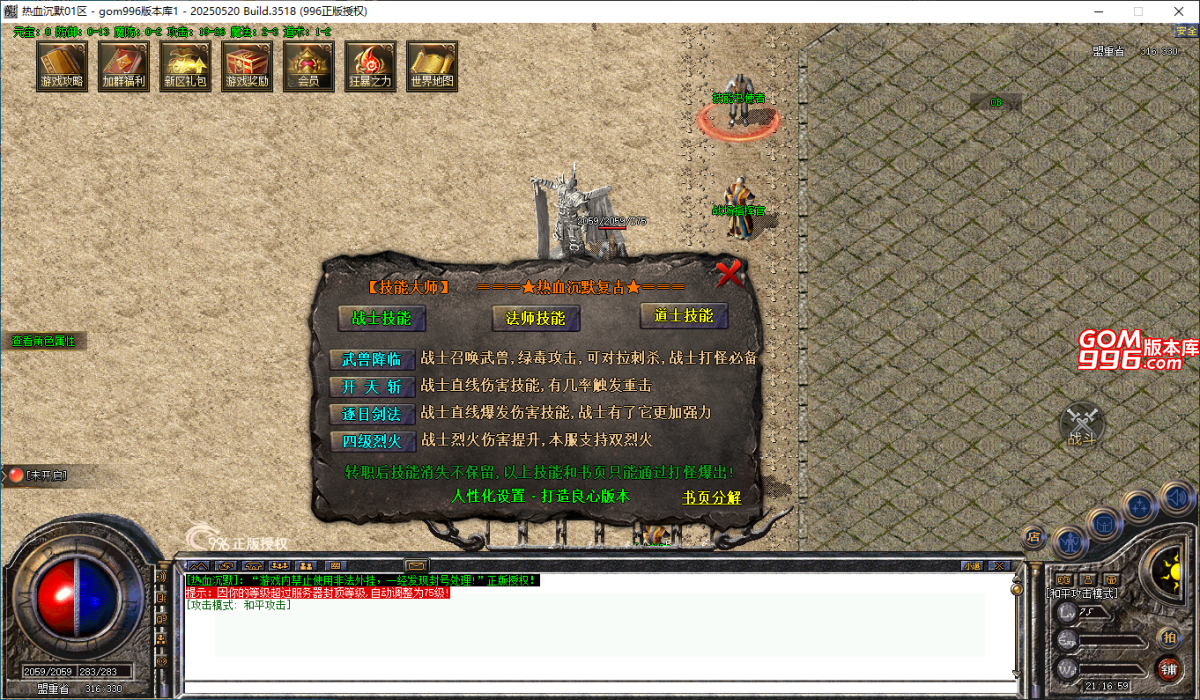Viewport: 1200px width, 700px height.
Task: Click the 查看角色属性 view attributes label
Action: 43,341
